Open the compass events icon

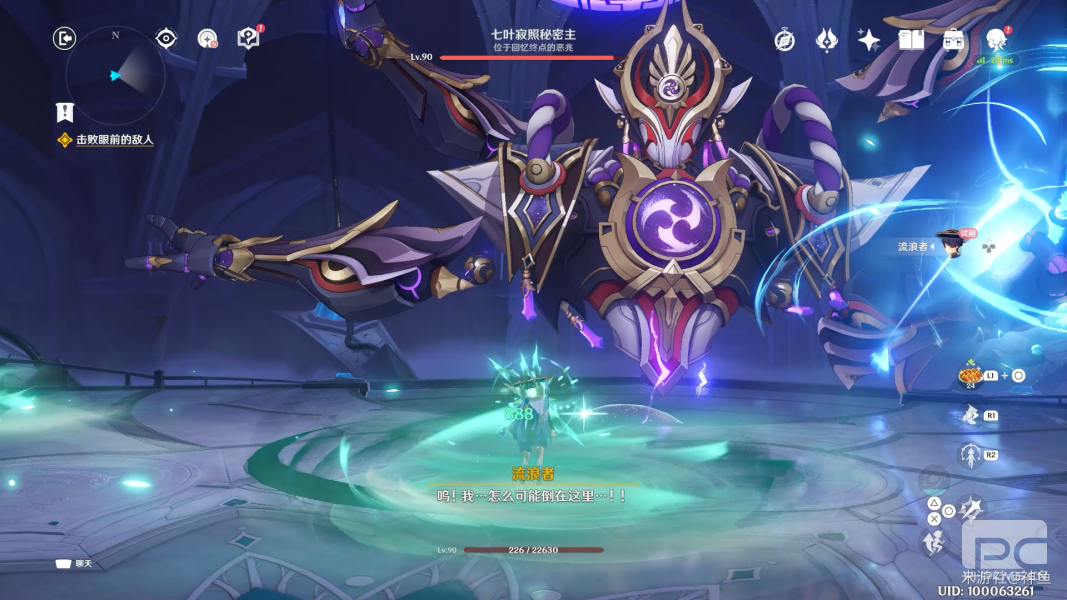tap(785, 40)
